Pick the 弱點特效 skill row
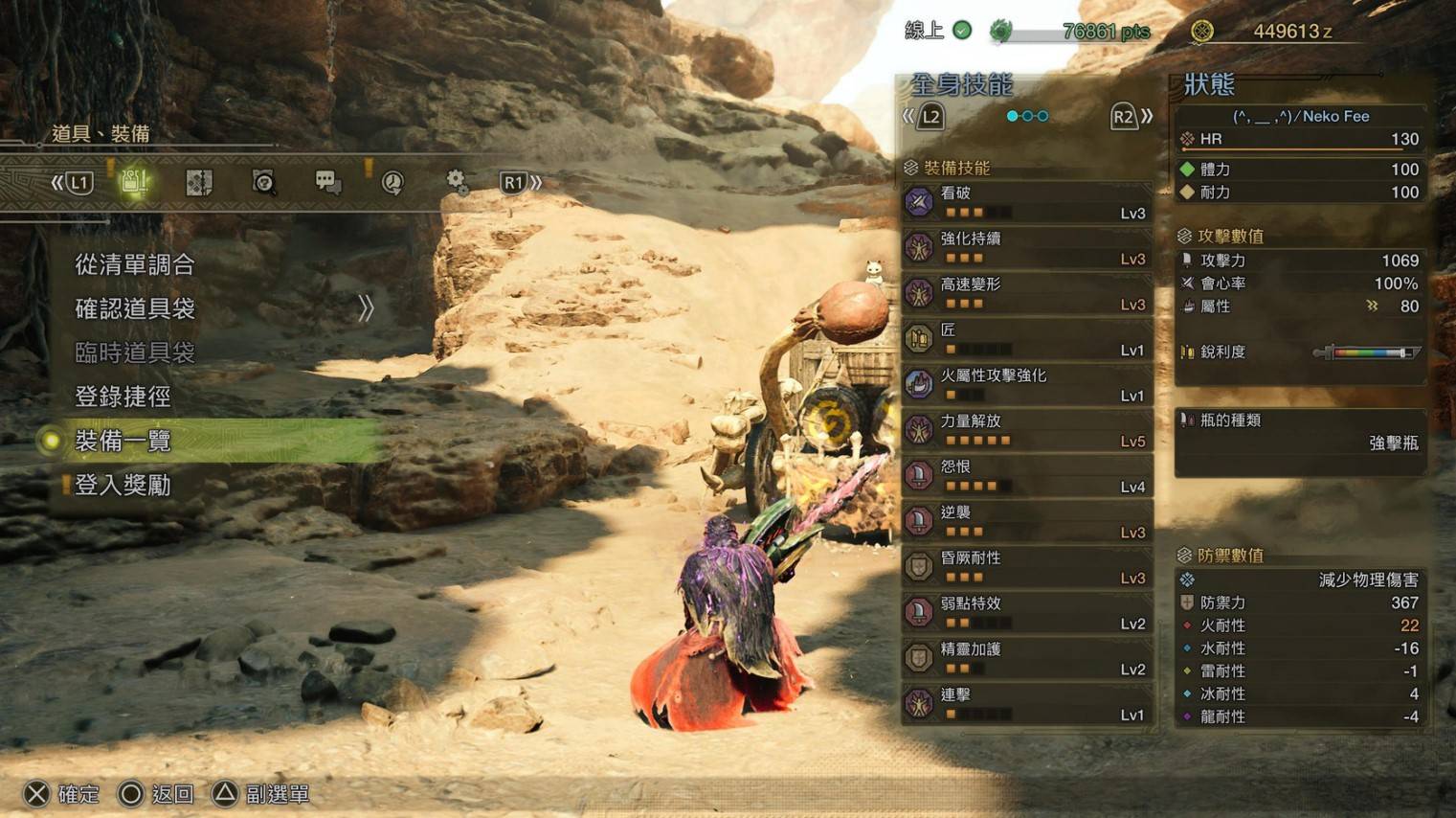Image resolution: width=1456 pixels, height=818 pixels. 1026,613
